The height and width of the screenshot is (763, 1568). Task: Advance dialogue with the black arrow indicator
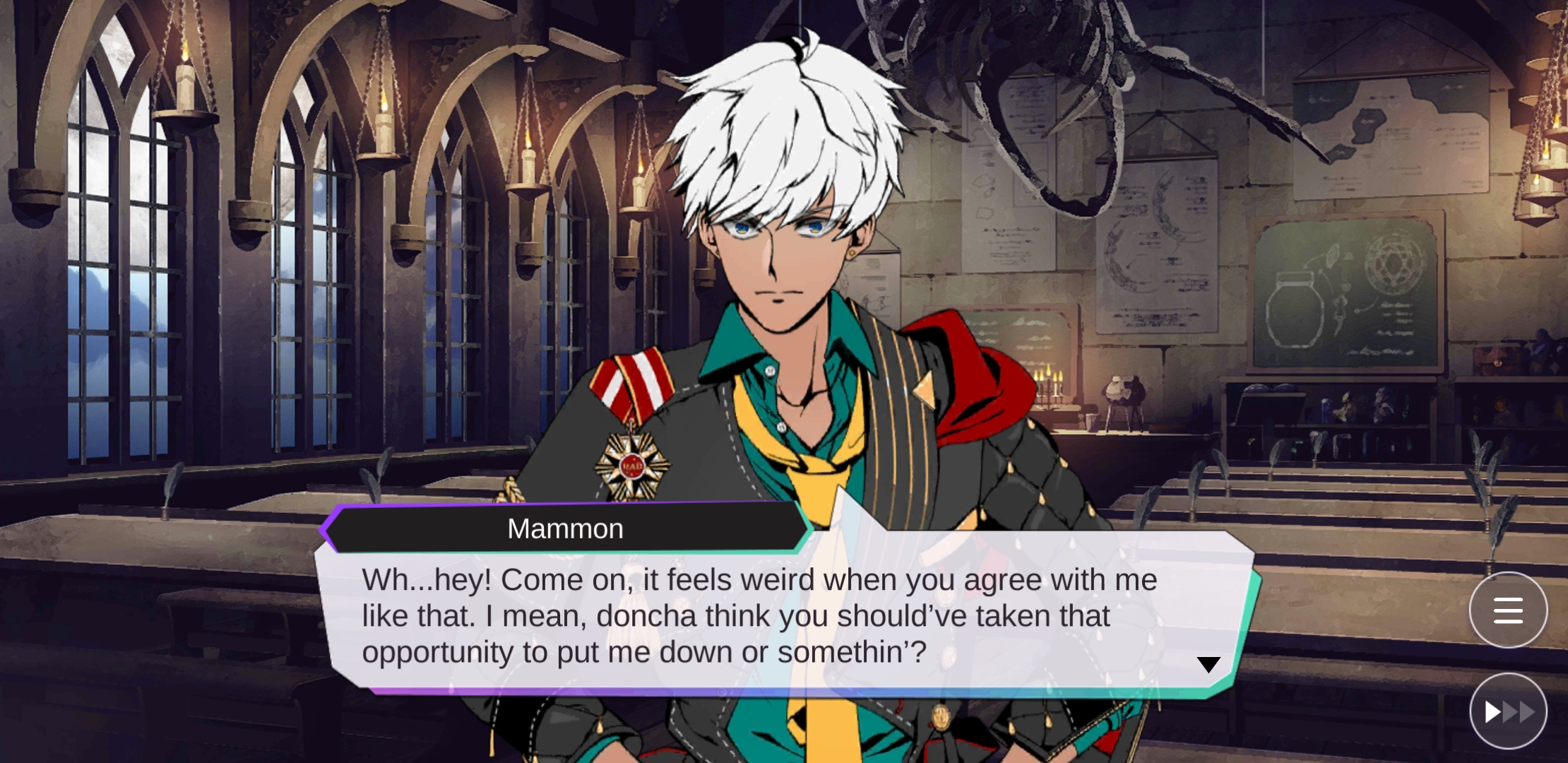click(1208, 664)
